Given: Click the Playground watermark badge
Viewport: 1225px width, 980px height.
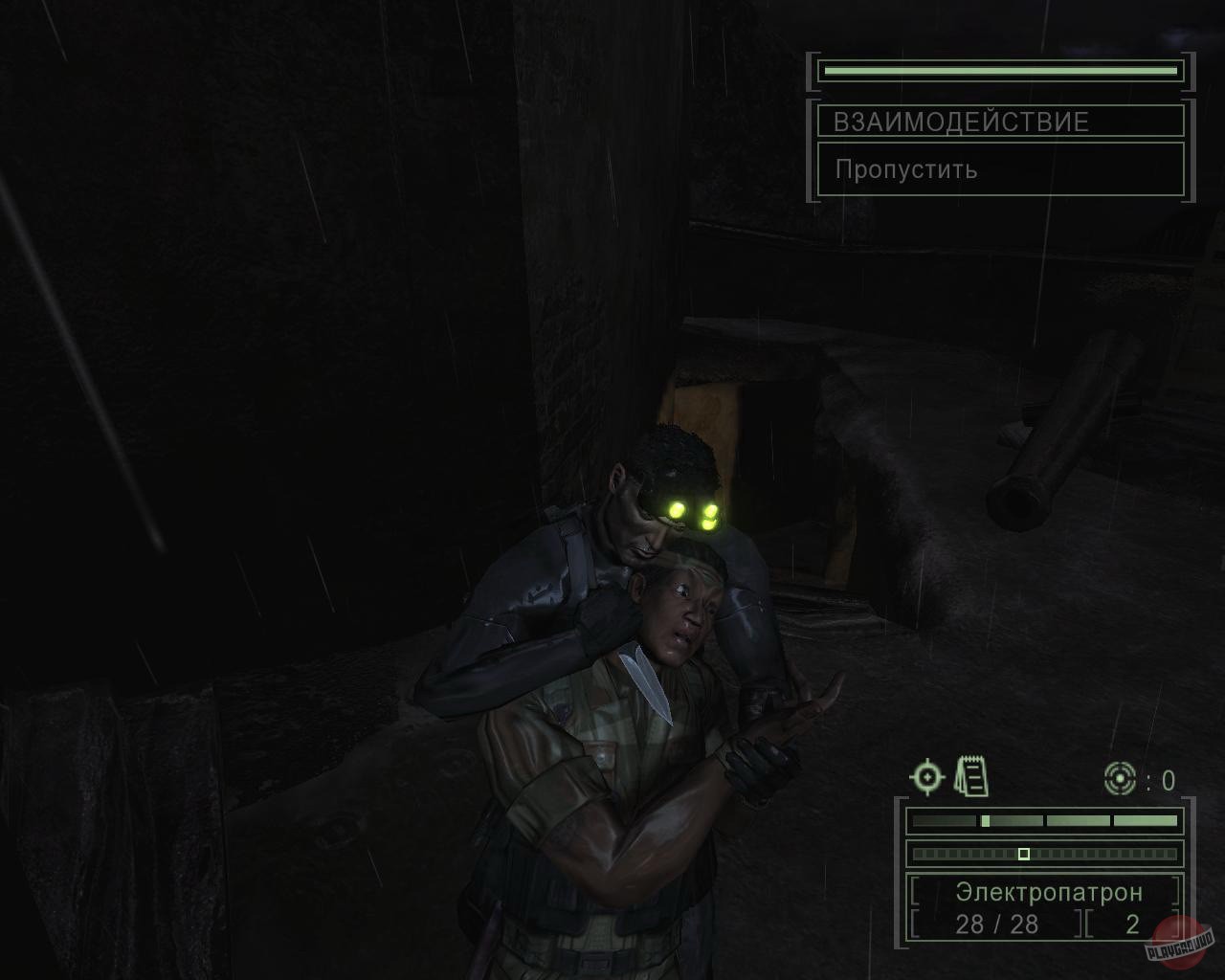Looking at the screenshot, I should (1179, 939).
